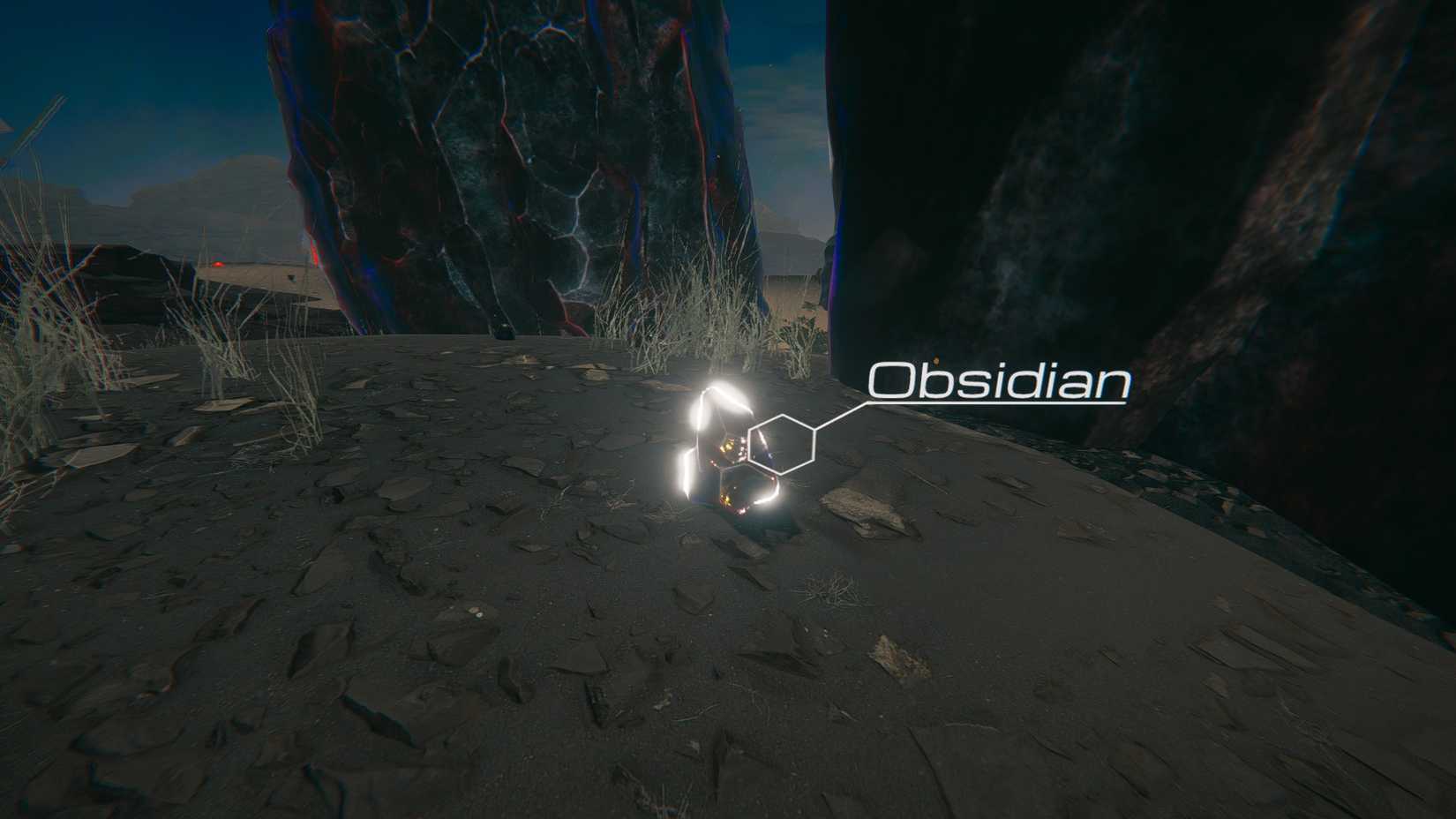
Task: Click the underline beneath the Obsidian label
Action: click(995, 402)
